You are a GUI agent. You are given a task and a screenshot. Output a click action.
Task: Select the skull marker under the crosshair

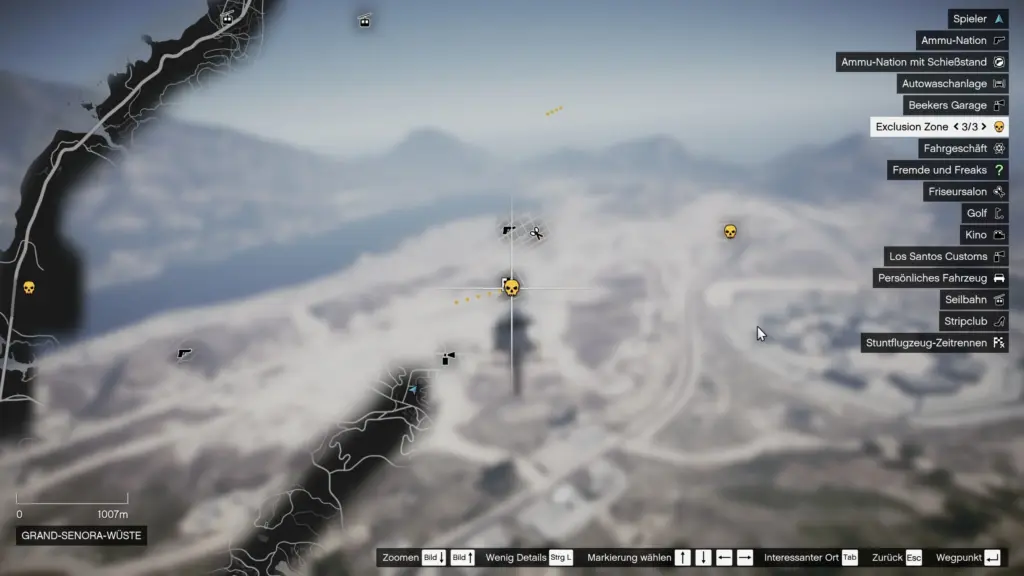511,288
